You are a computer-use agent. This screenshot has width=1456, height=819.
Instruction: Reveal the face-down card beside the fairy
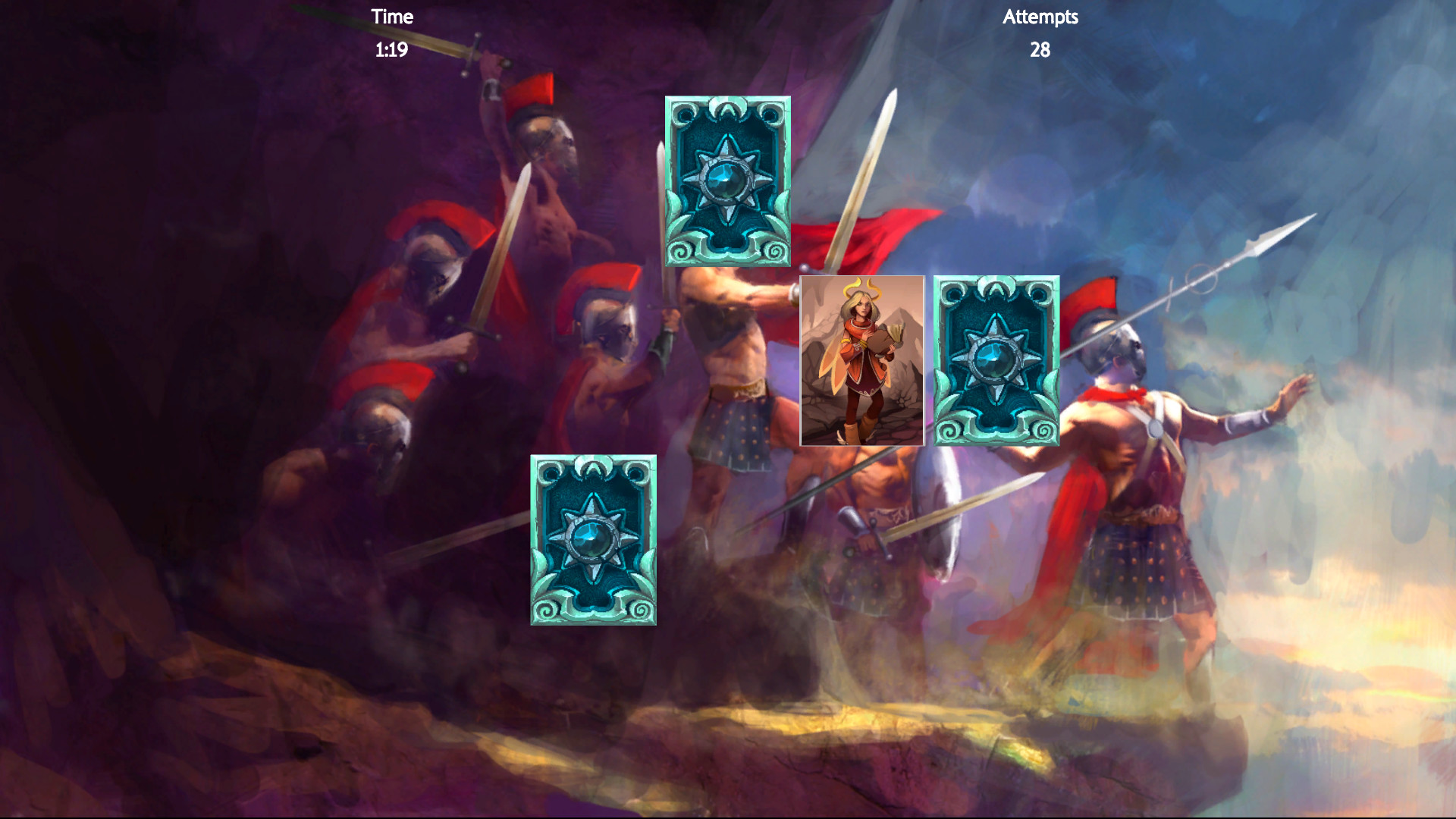(996, 360)
